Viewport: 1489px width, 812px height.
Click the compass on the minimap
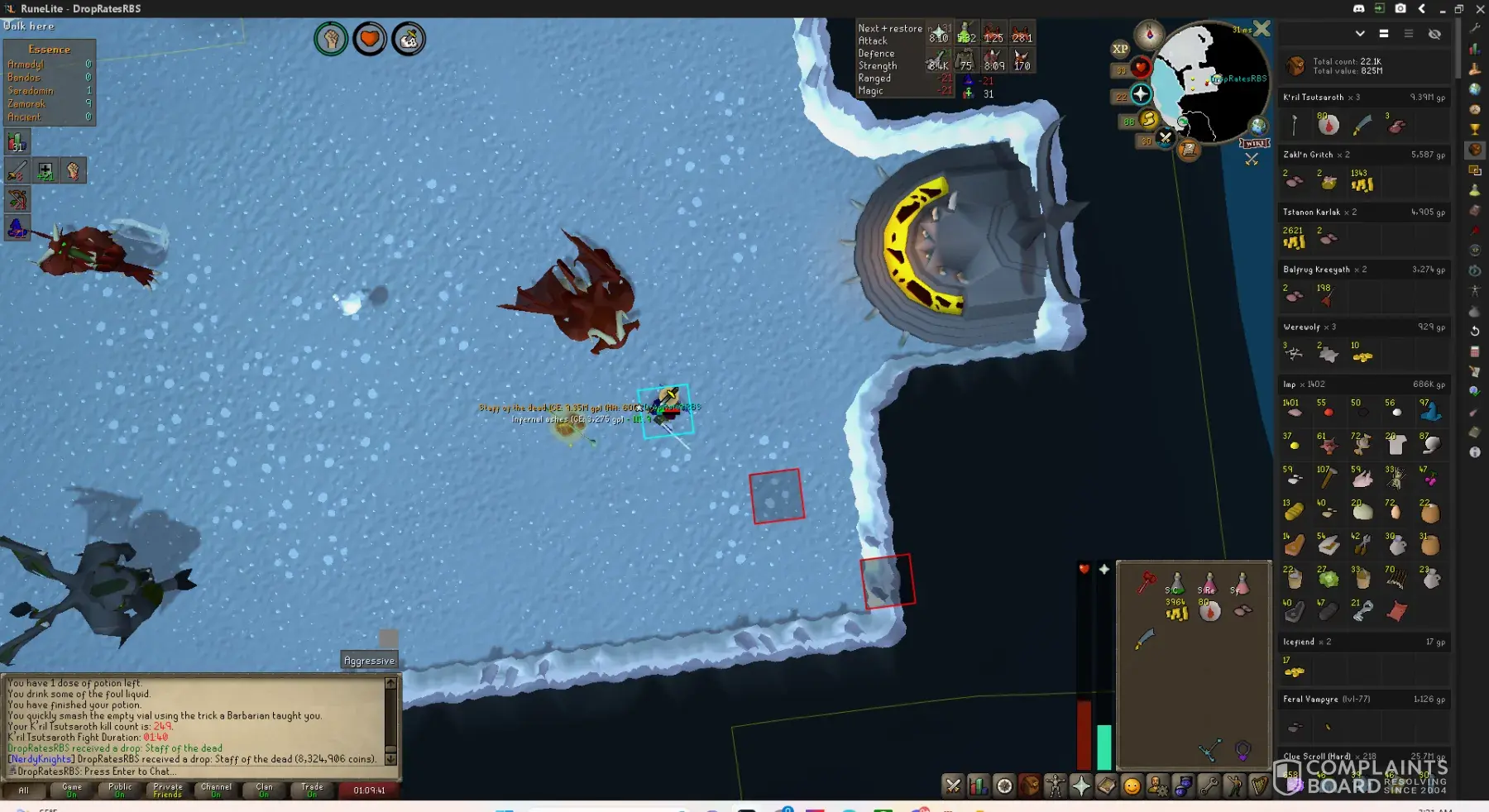pos(1149,35)
